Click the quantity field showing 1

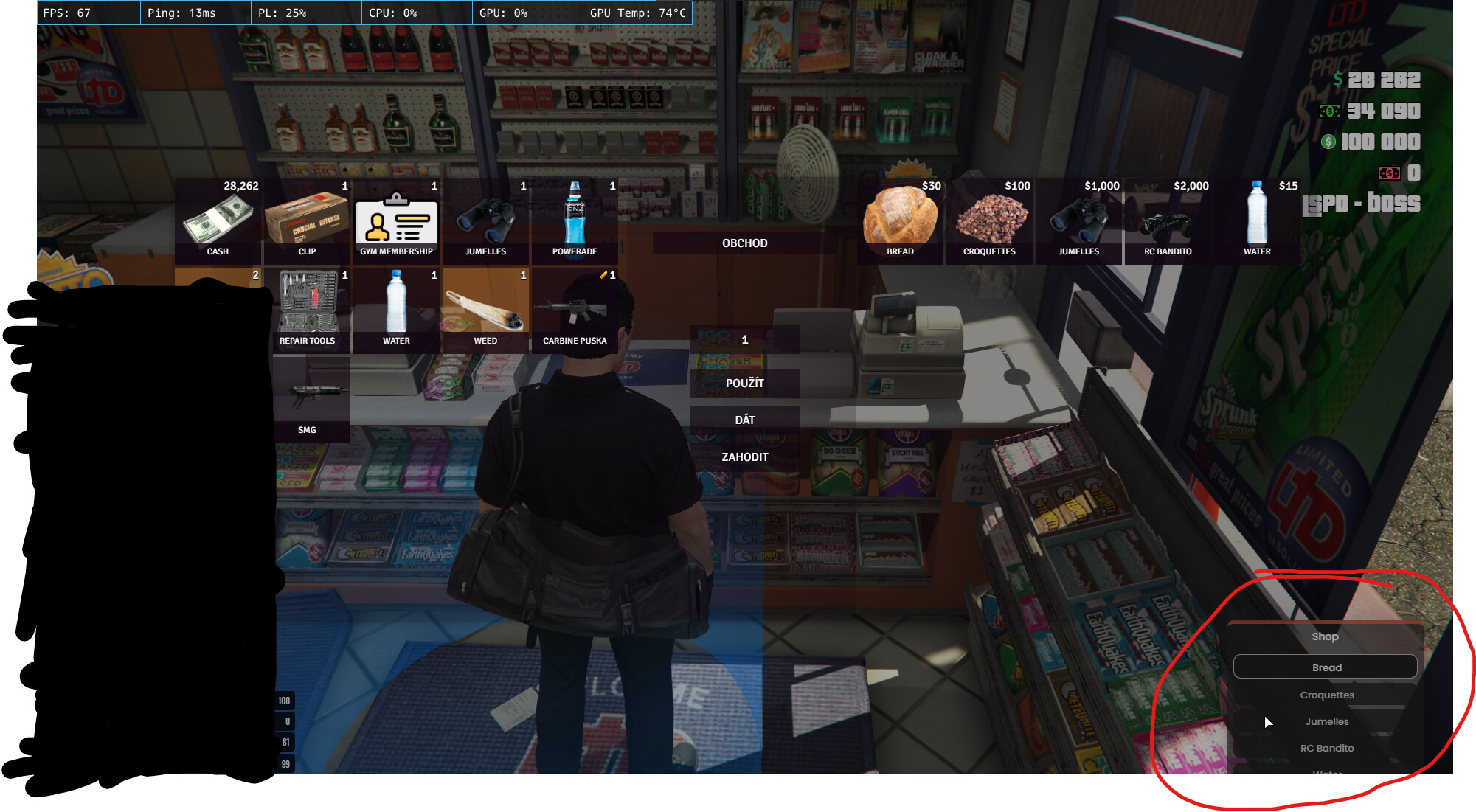(744, 339)
